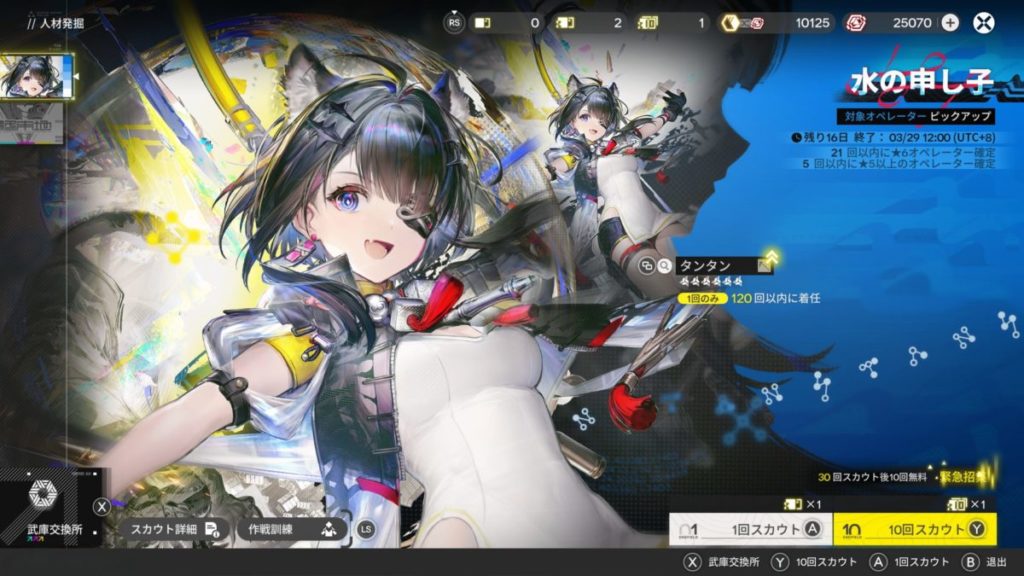
Task: Perform a single 1回スカウト pull
Action: 748,529
